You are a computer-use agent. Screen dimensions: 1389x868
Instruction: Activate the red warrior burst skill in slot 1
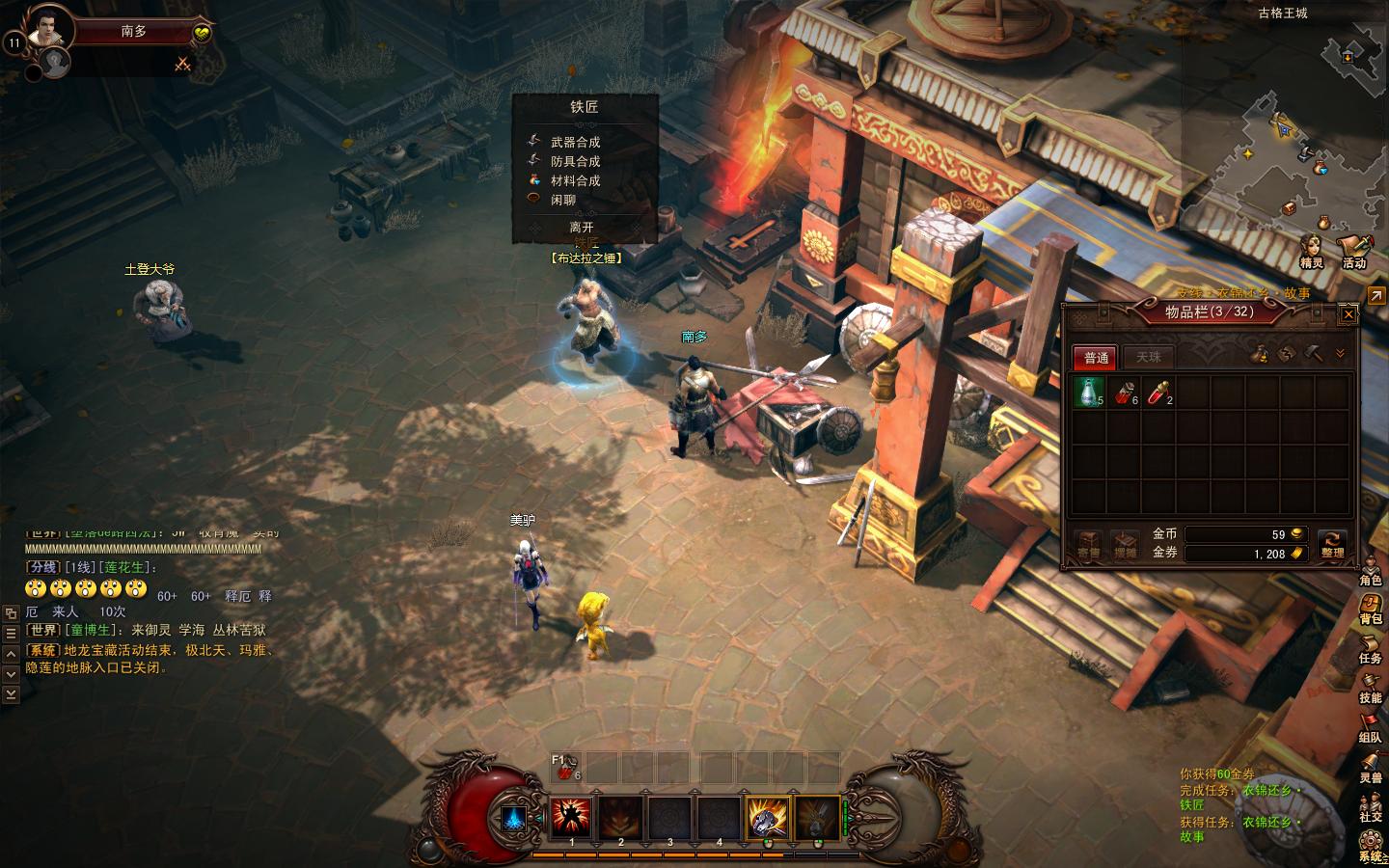pos(571,818)
